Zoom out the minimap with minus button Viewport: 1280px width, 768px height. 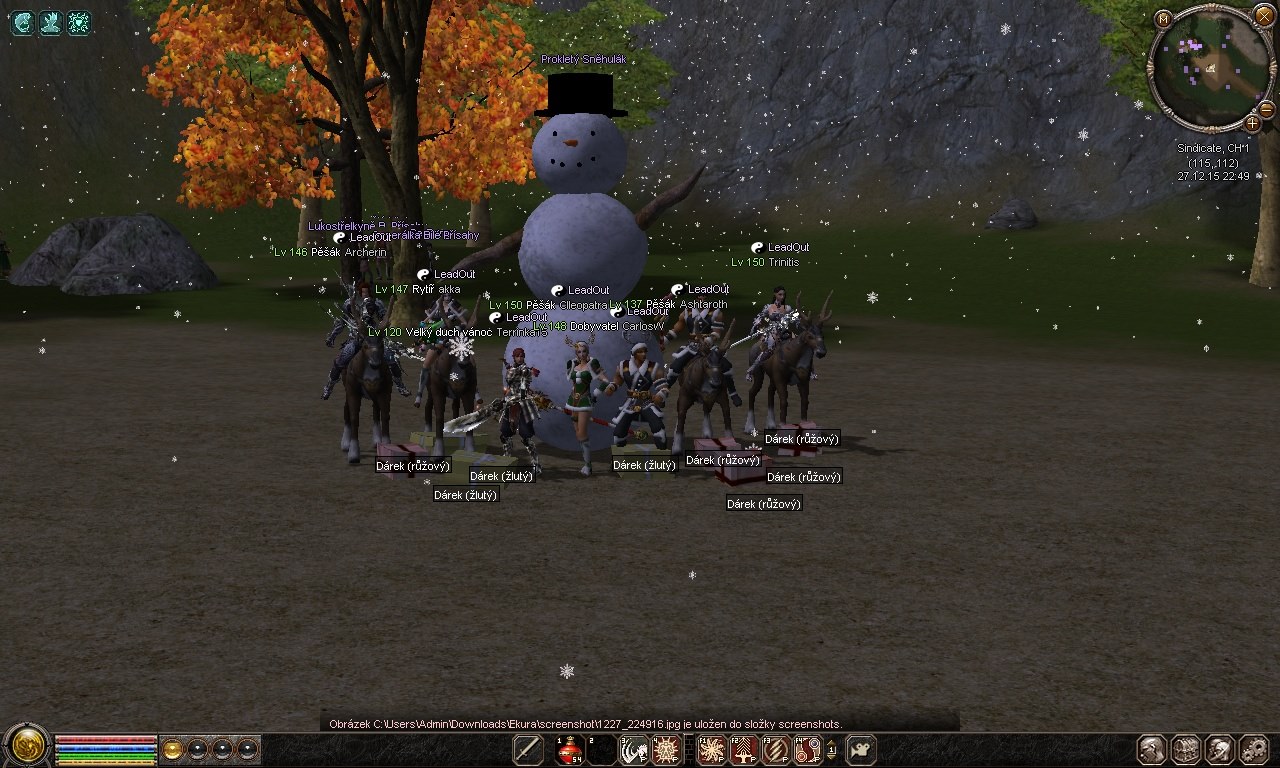click(x=1266, y=108)
